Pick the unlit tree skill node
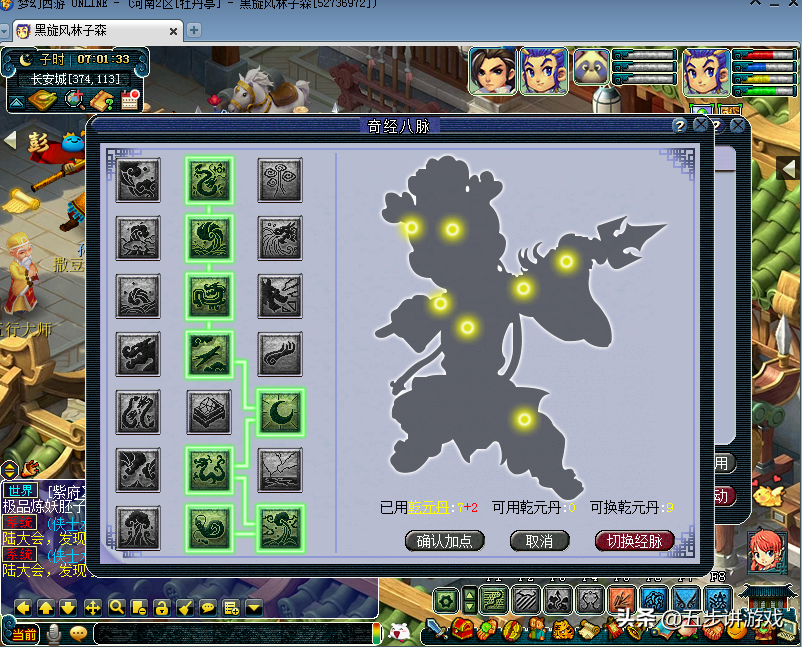 coord(138,527)
